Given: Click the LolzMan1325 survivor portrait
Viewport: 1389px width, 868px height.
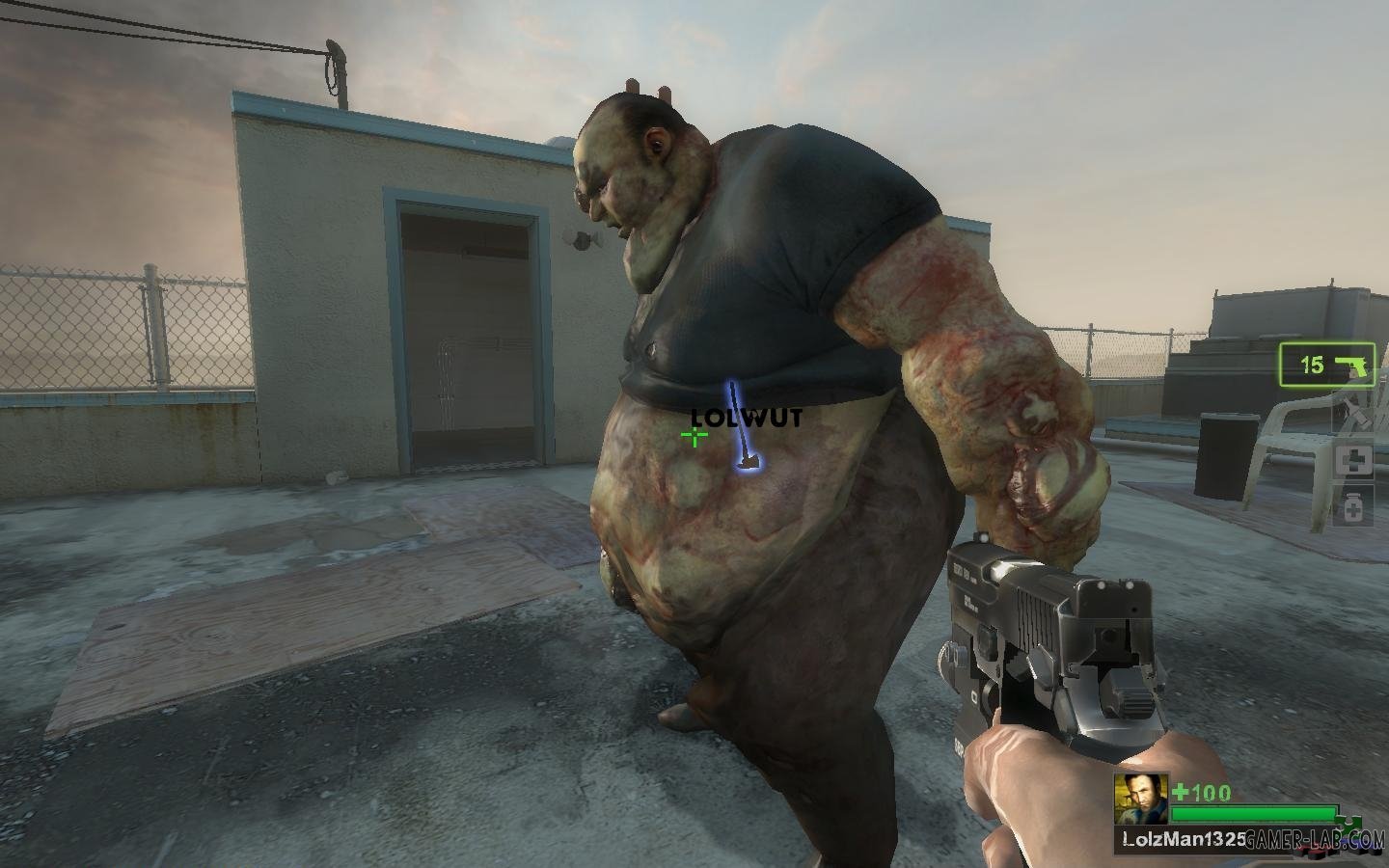Looking at the screenshot, I should (x=1140, y=800).
